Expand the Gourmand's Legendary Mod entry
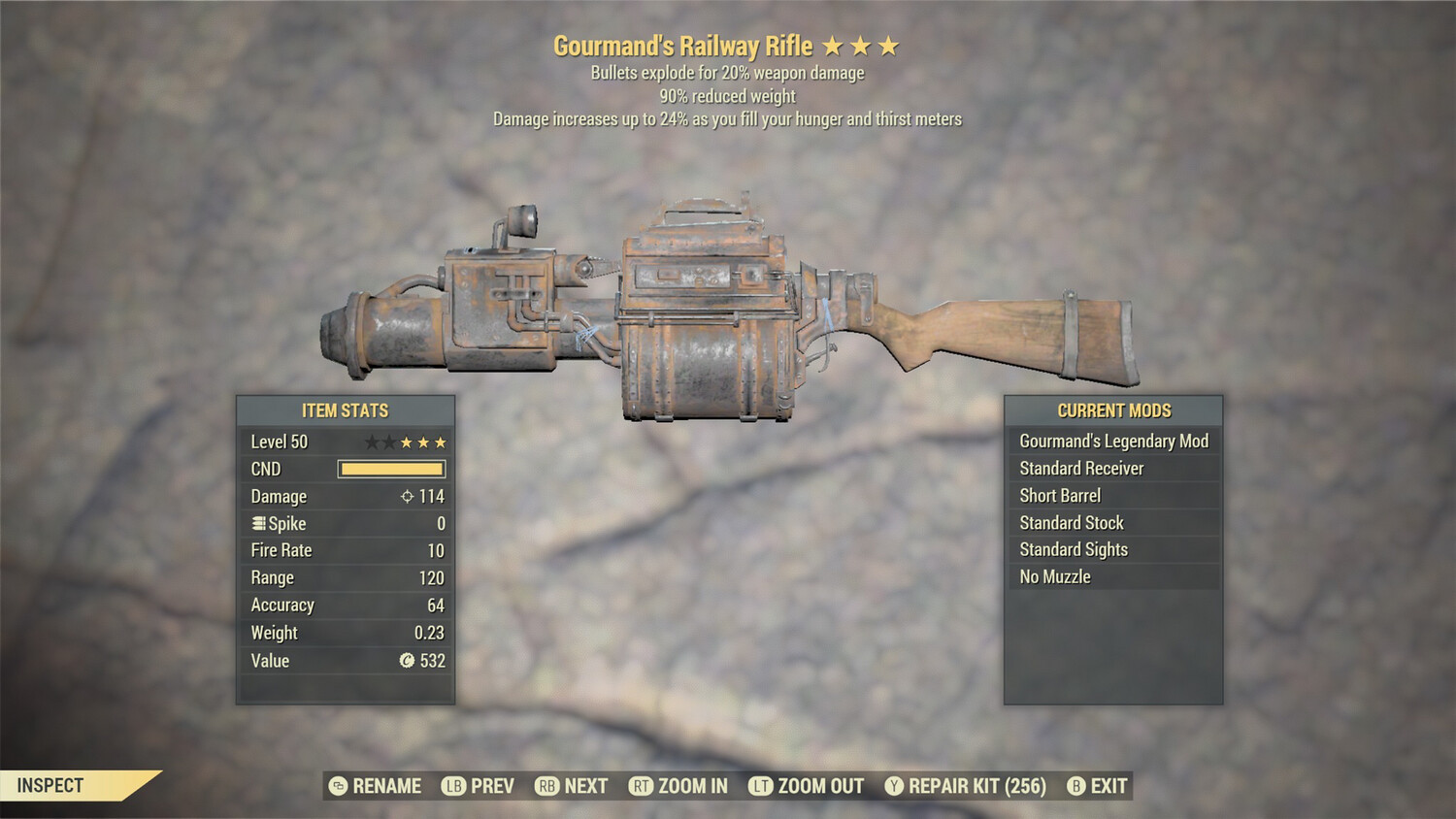 tap(1112, 441)
